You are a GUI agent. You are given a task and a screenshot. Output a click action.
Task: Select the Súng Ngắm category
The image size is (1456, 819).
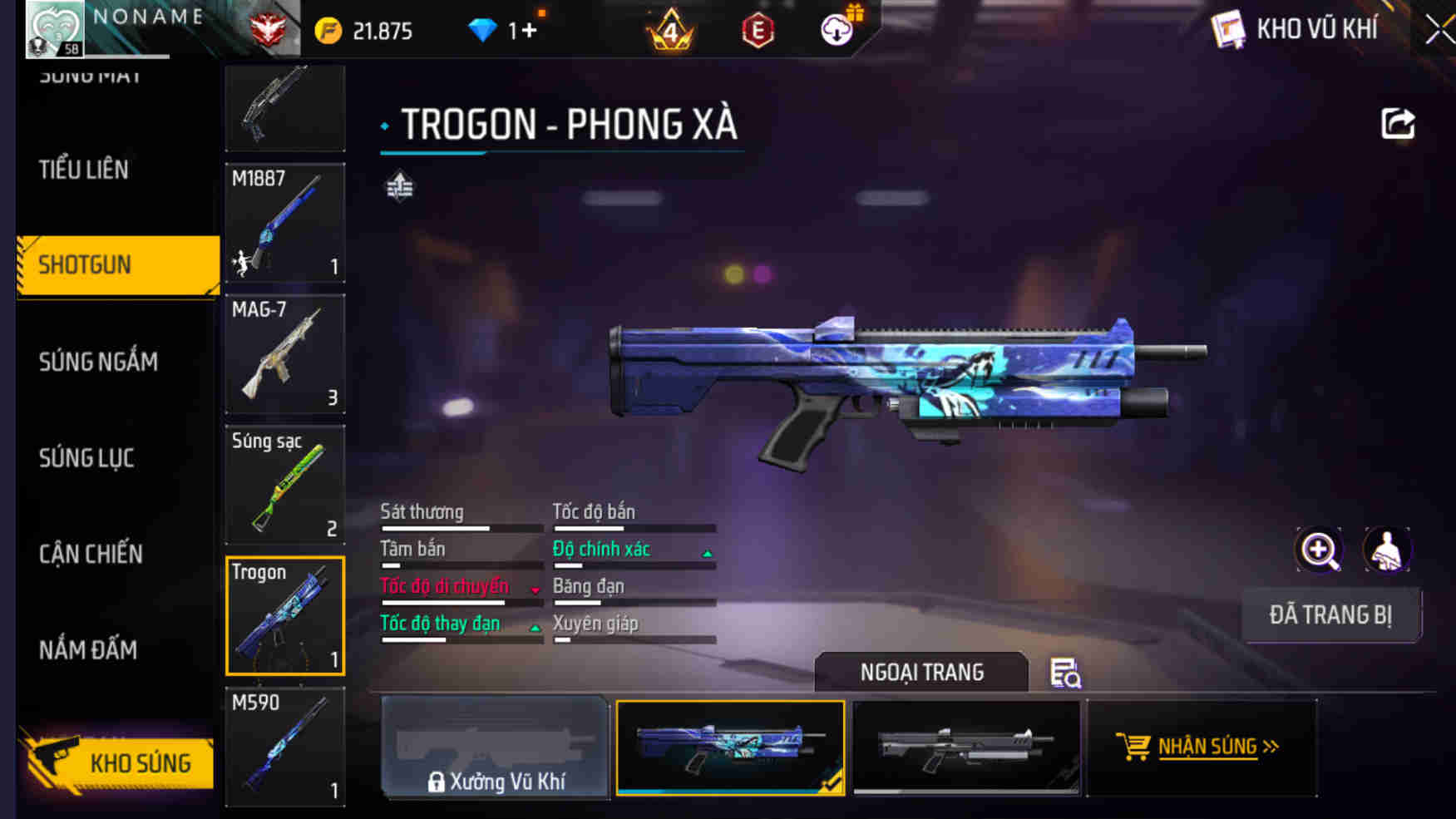[98, 362]
